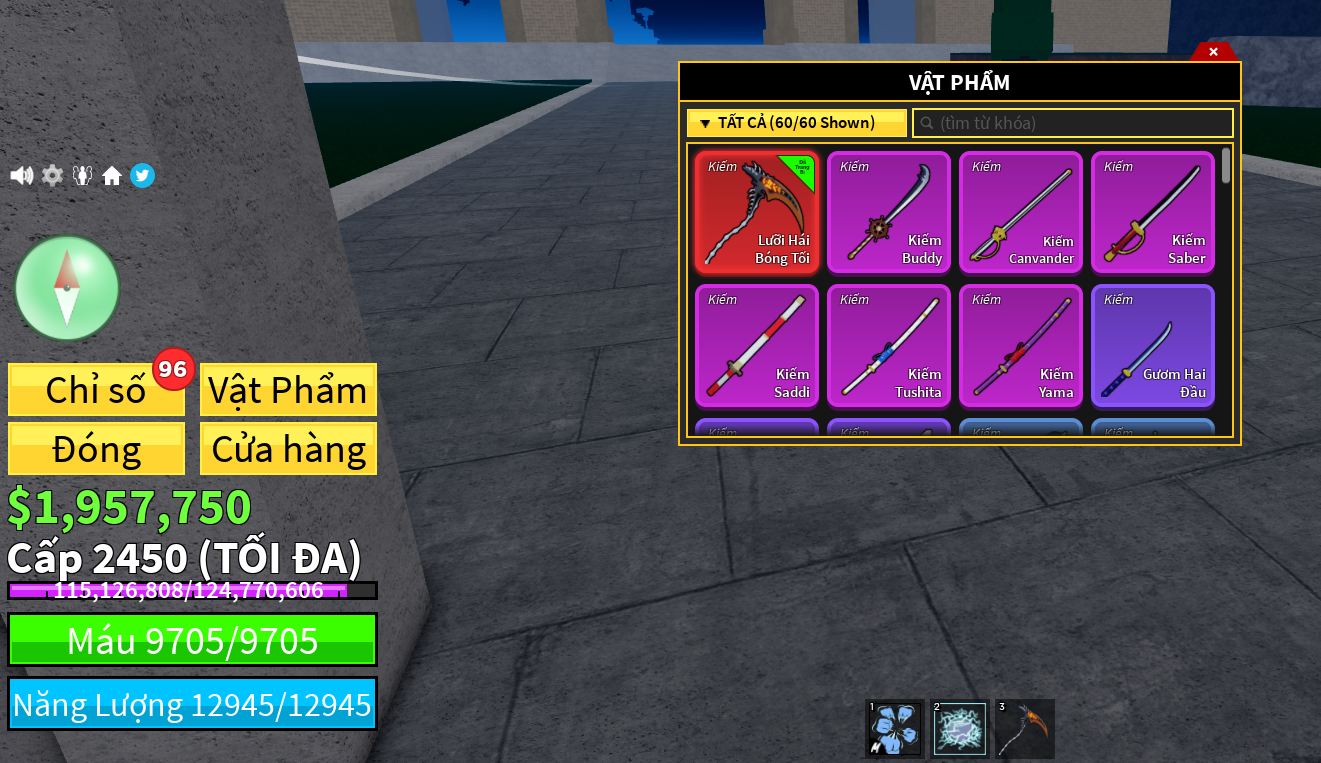Mute the game sound speaker icon
1321x763 pixels.
point(21,175)
